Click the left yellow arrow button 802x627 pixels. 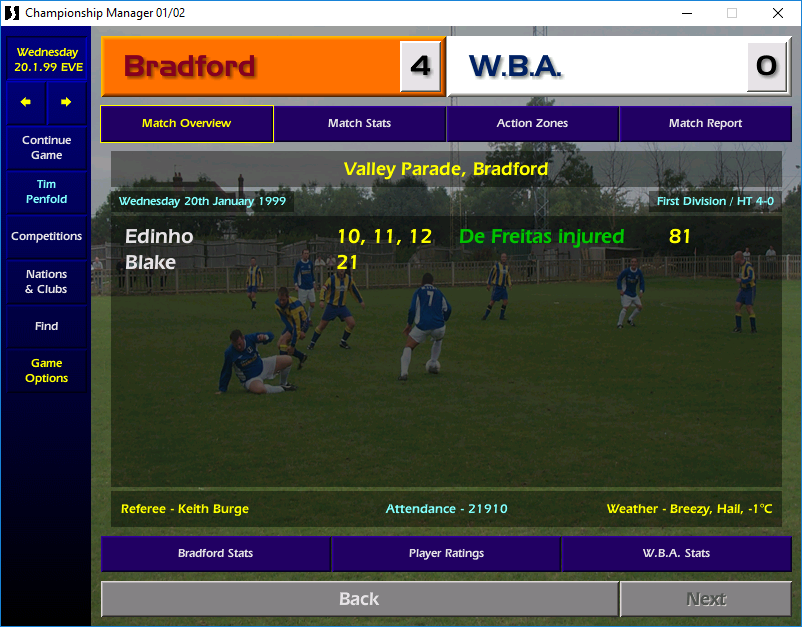pos(26,102)
